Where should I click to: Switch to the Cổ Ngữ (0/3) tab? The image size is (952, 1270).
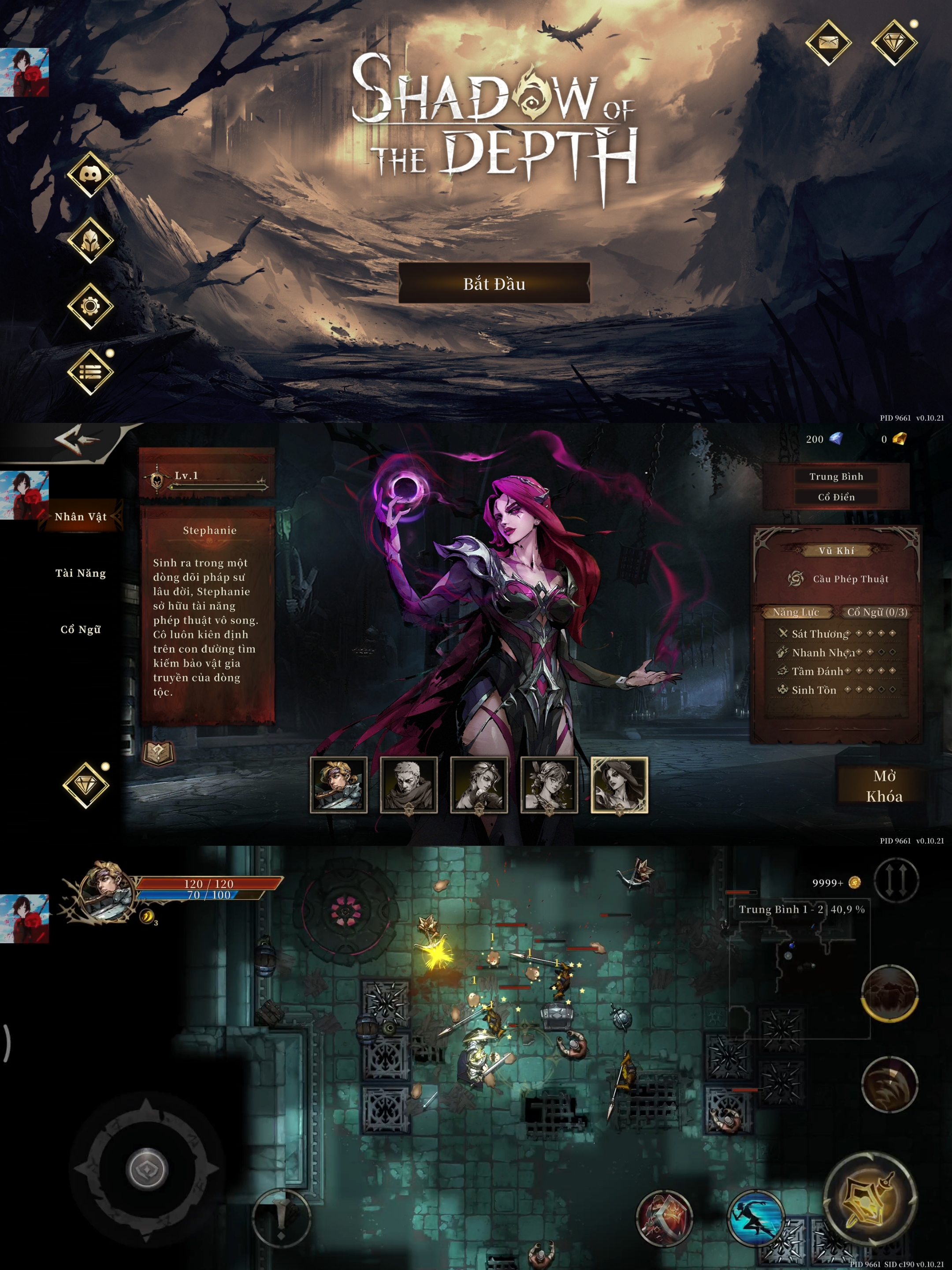878,612
